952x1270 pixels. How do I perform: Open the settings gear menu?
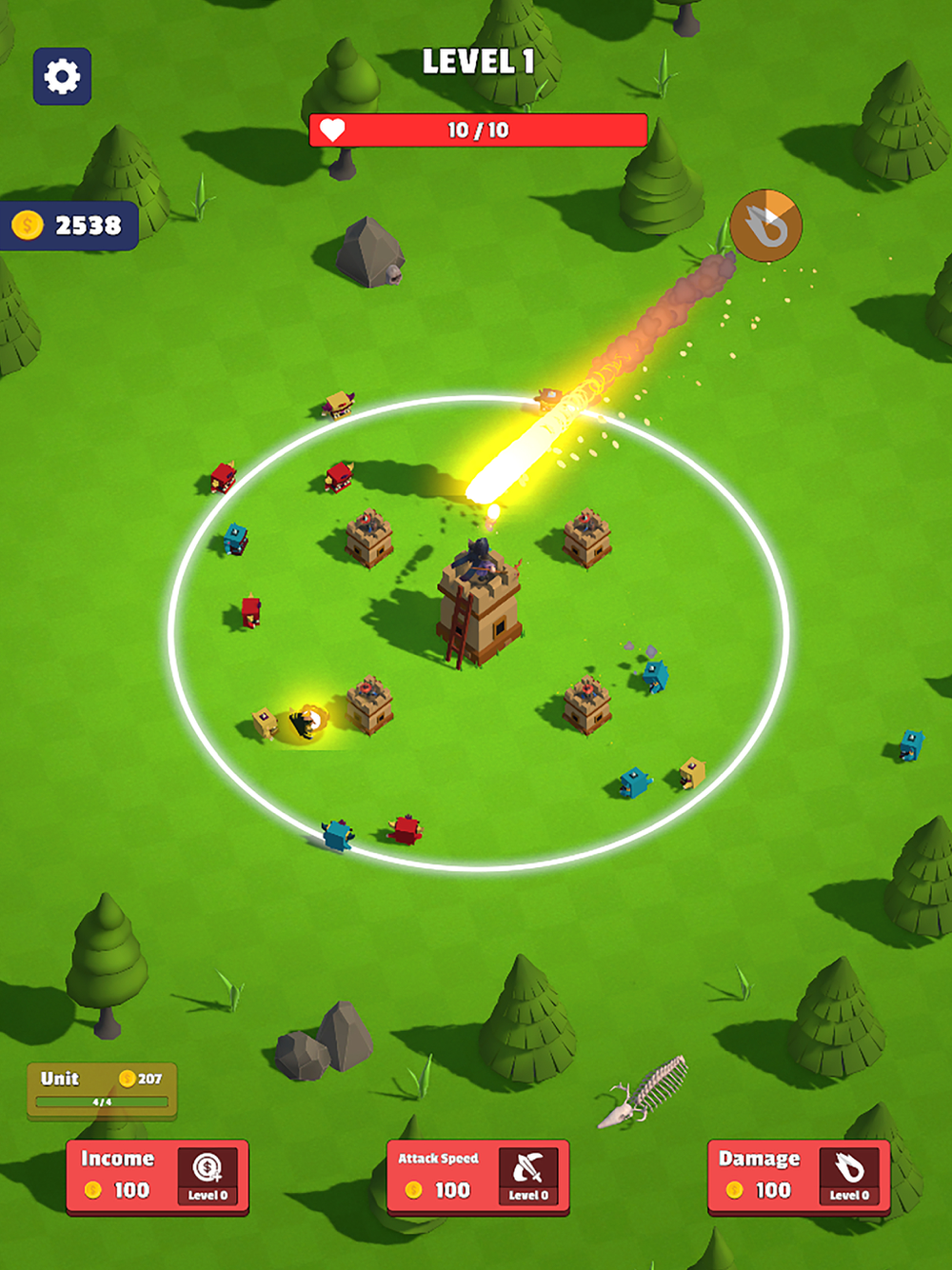pyautogui.click(x=62, y=76)
